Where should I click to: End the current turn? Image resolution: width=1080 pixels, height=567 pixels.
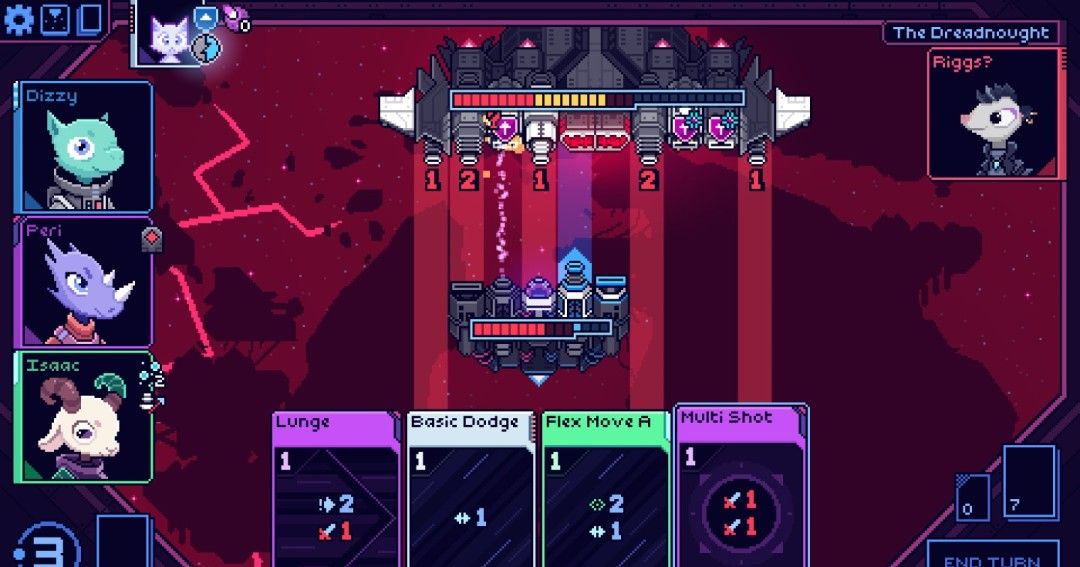click(x=991, y=556)
